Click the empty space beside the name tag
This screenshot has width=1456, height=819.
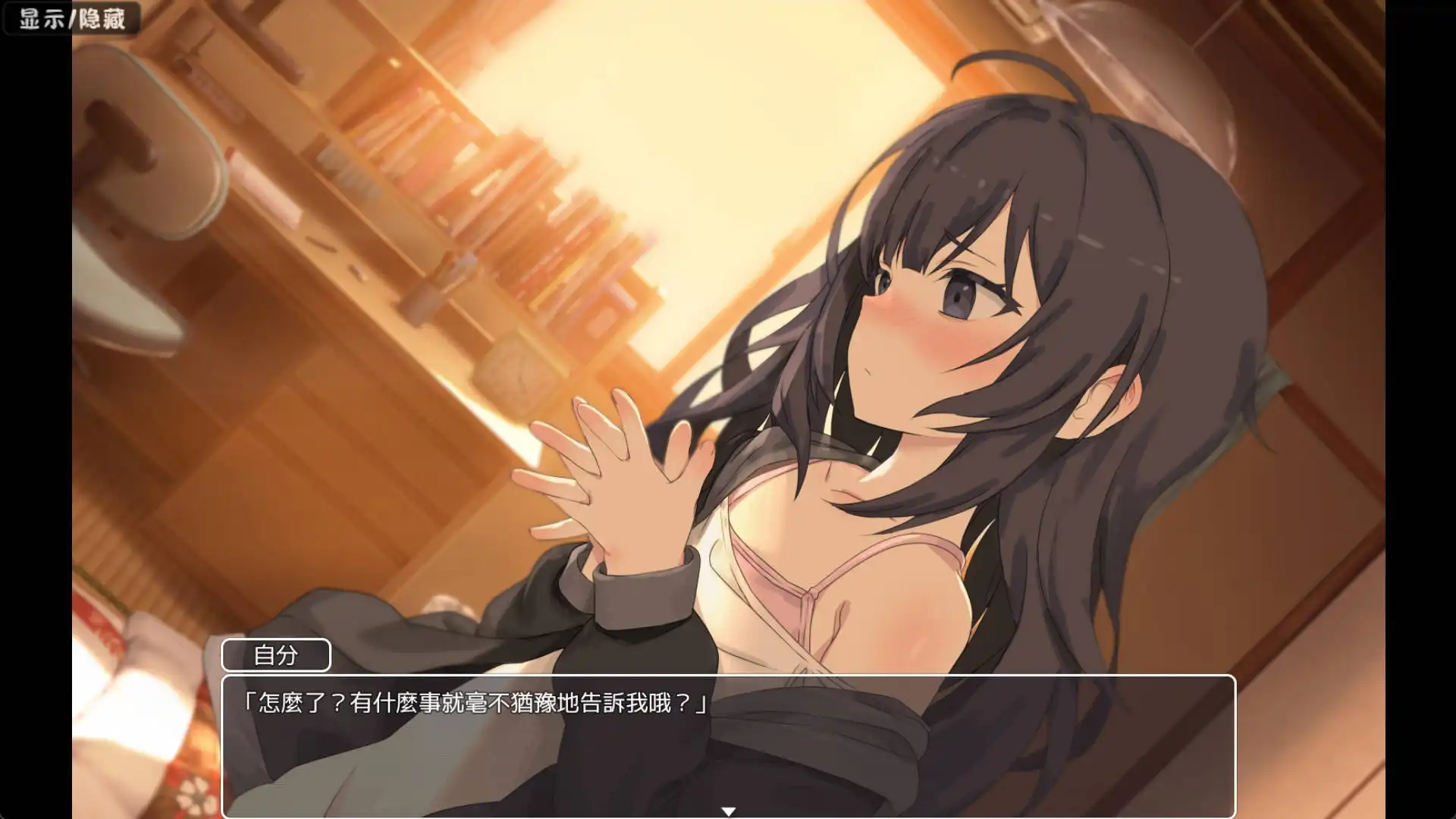[x=455, y=654]
